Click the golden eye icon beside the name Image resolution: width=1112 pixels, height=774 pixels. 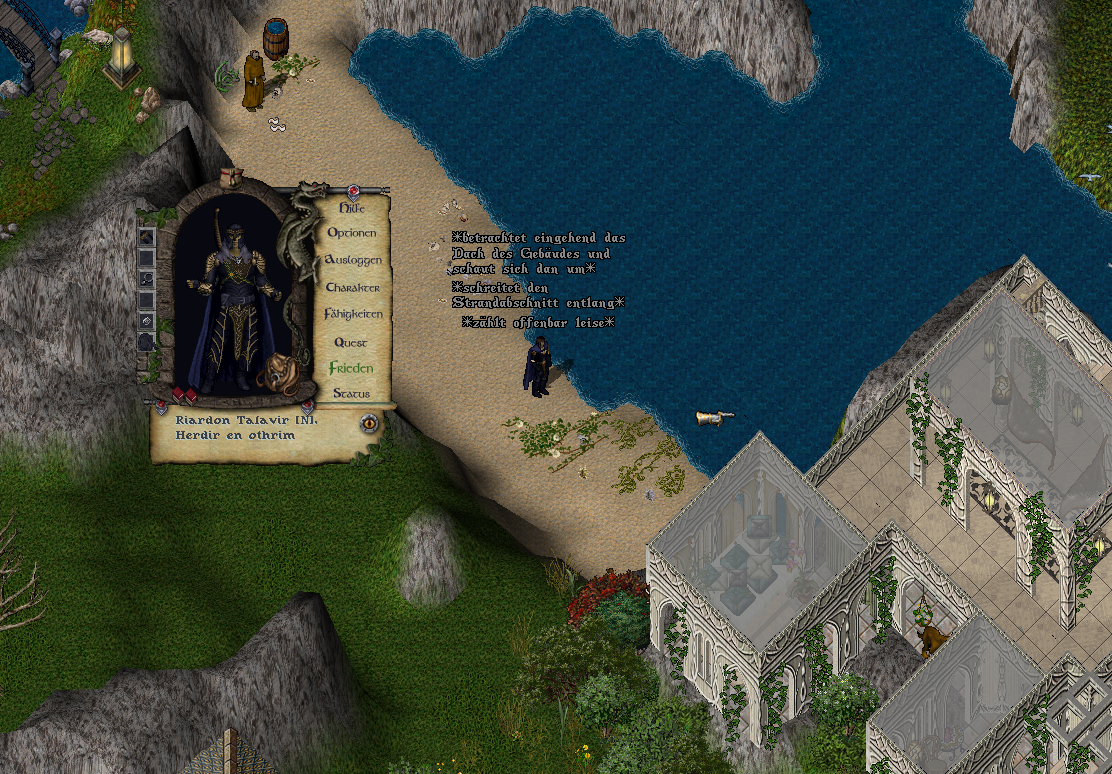click(x=370, y=423)
